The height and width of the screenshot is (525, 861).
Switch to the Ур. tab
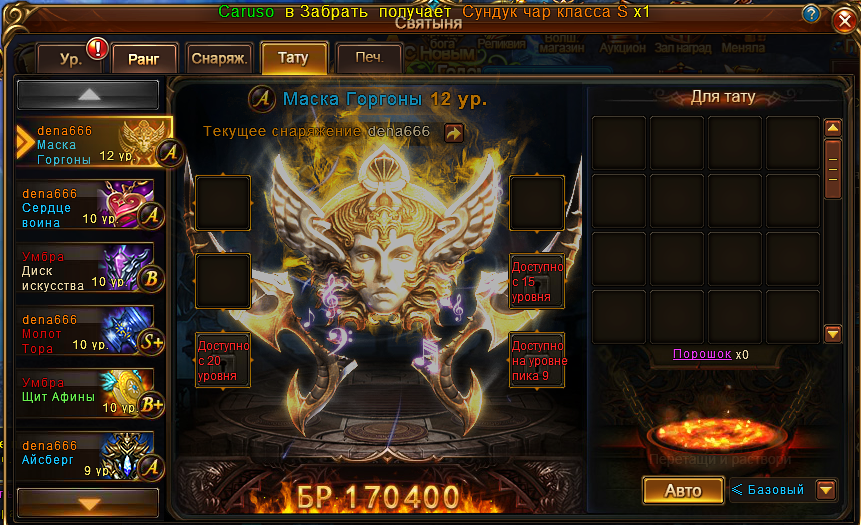tap(70, 59)
